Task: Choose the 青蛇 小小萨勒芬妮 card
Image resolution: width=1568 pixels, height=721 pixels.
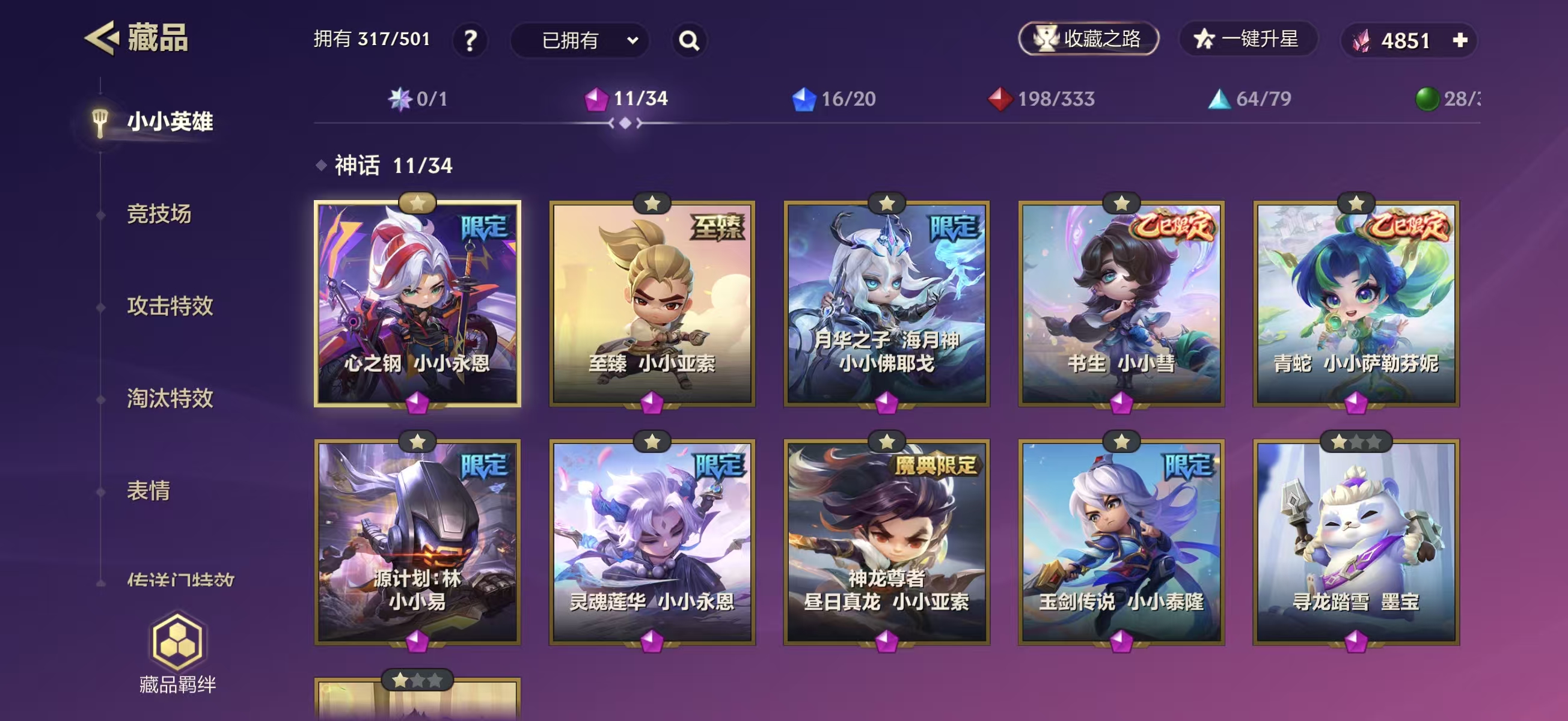Action: [x=1356, y=304]
